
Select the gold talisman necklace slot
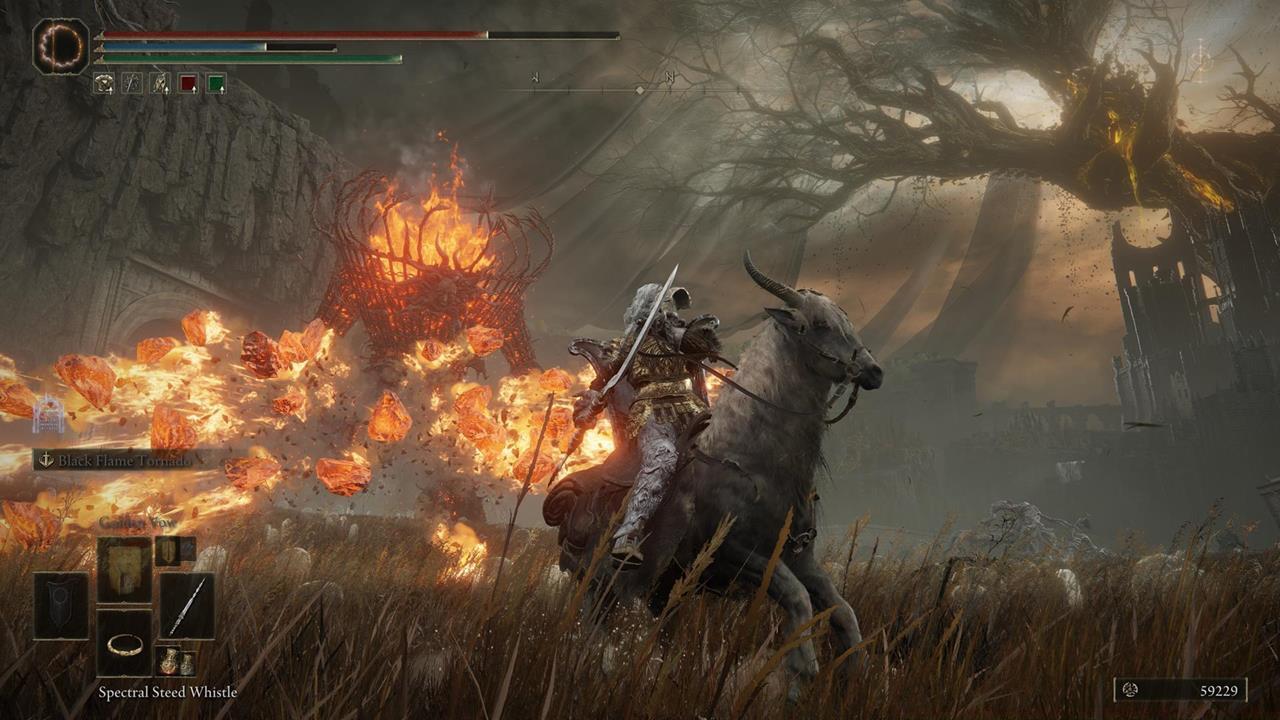pos(125,647)
